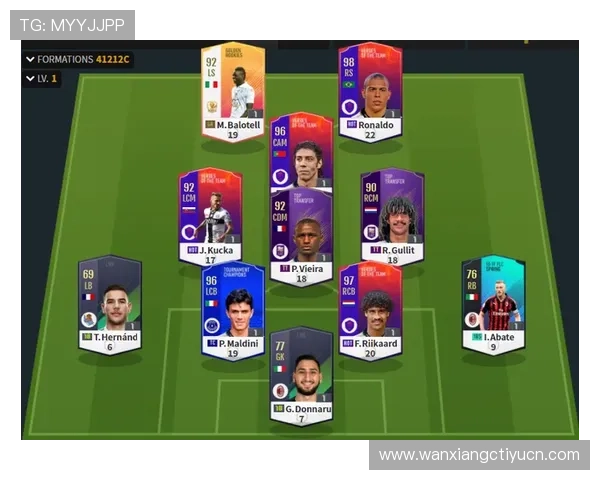The image size is (600, 480).
Task: Choose I. Abate at right back
Action: pyautogui.click(x=492, y=304)
